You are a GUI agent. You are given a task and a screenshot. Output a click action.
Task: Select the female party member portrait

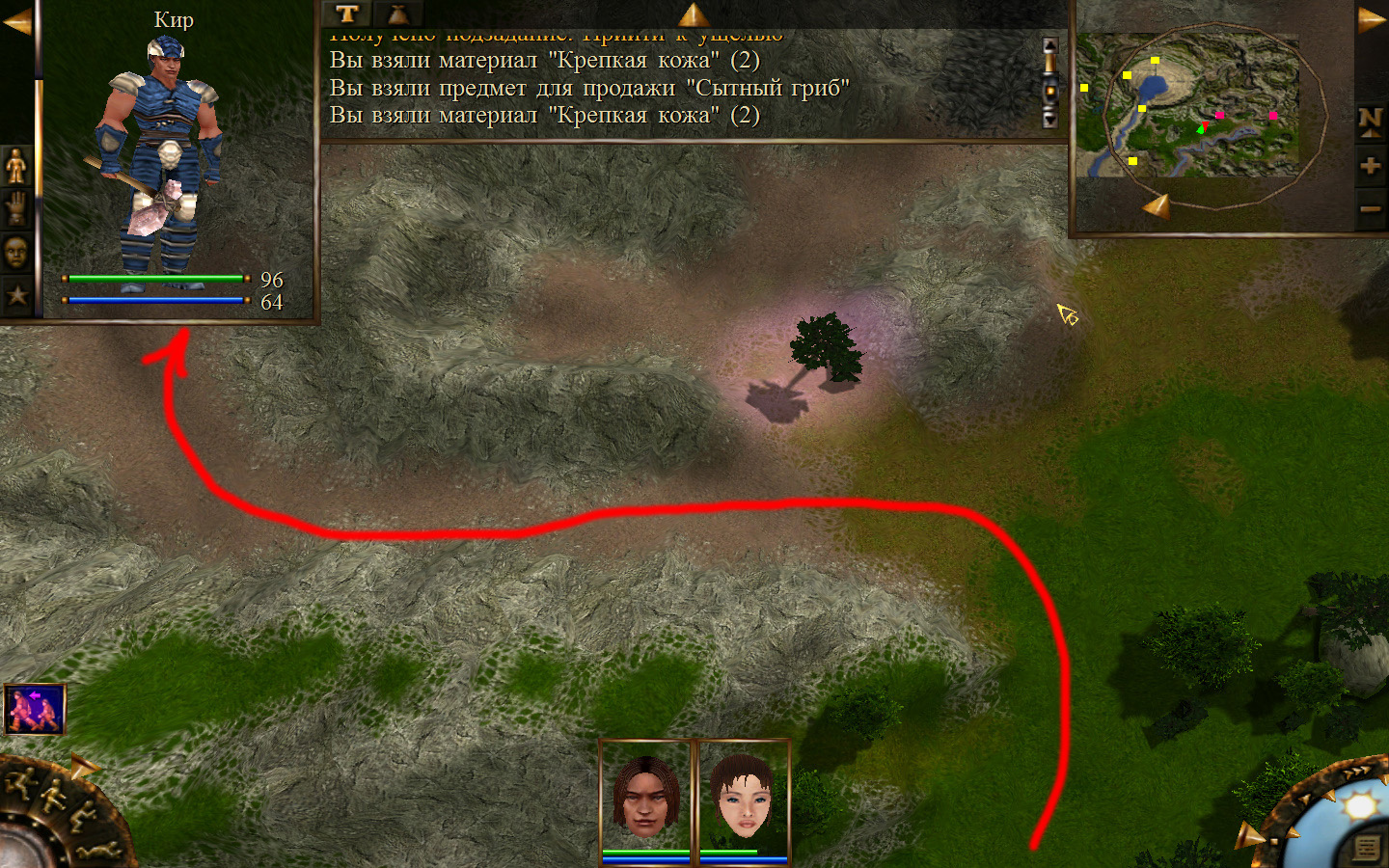pyautogui.click(x=743, y=797)
